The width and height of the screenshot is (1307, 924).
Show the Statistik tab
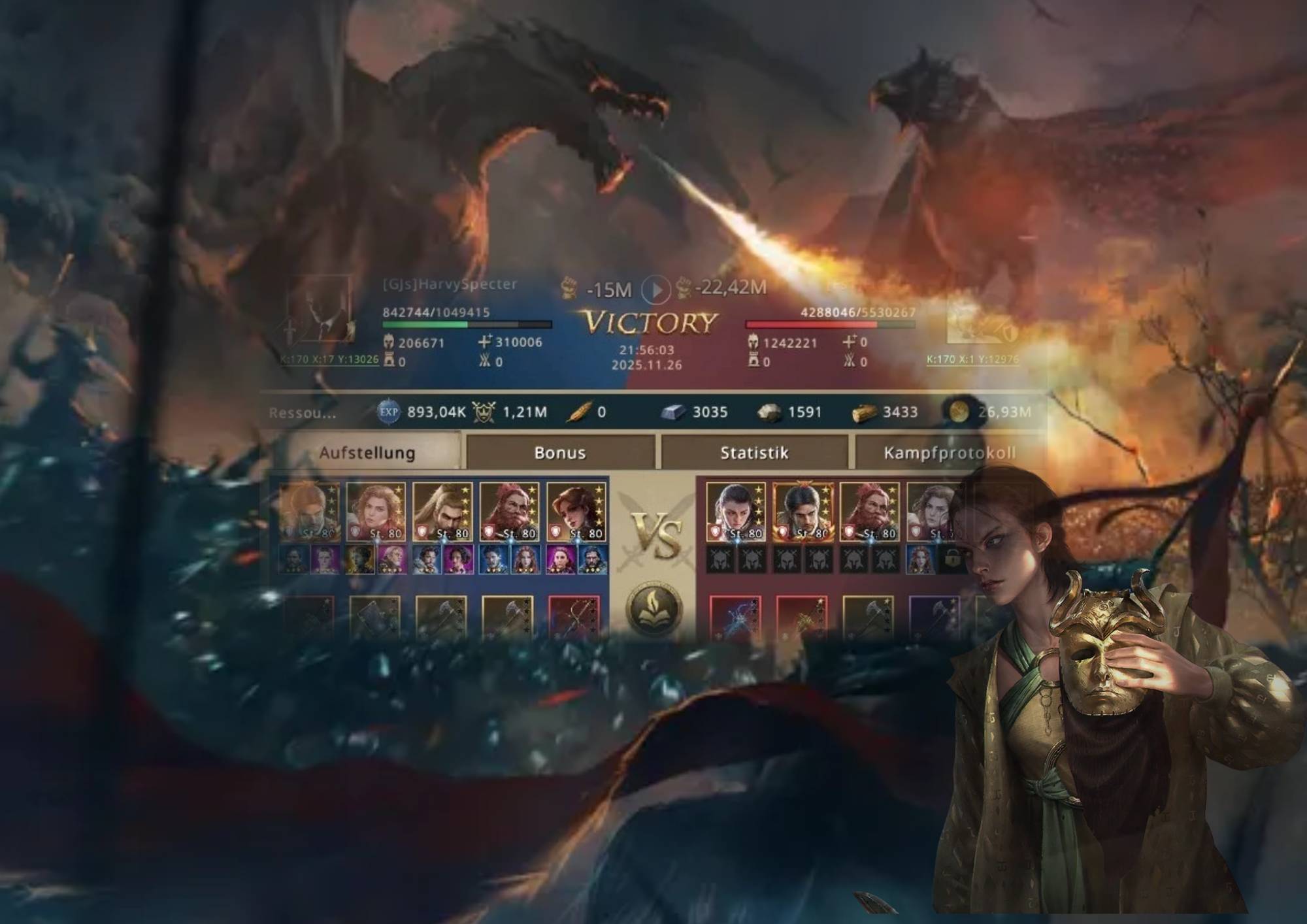point(754,452)
